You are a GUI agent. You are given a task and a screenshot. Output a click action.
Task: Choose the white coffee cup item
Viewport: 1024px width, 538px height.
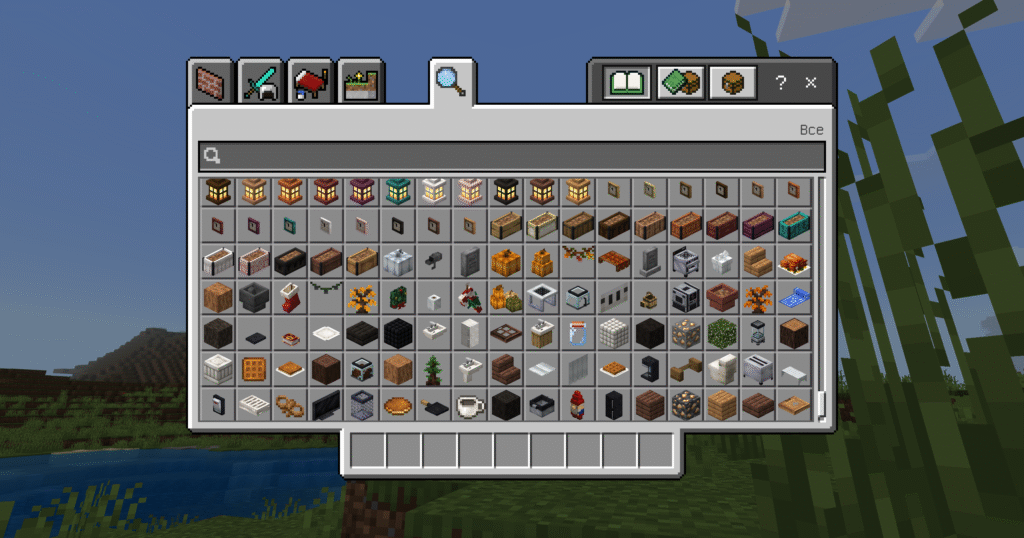[x=469, y=405]
